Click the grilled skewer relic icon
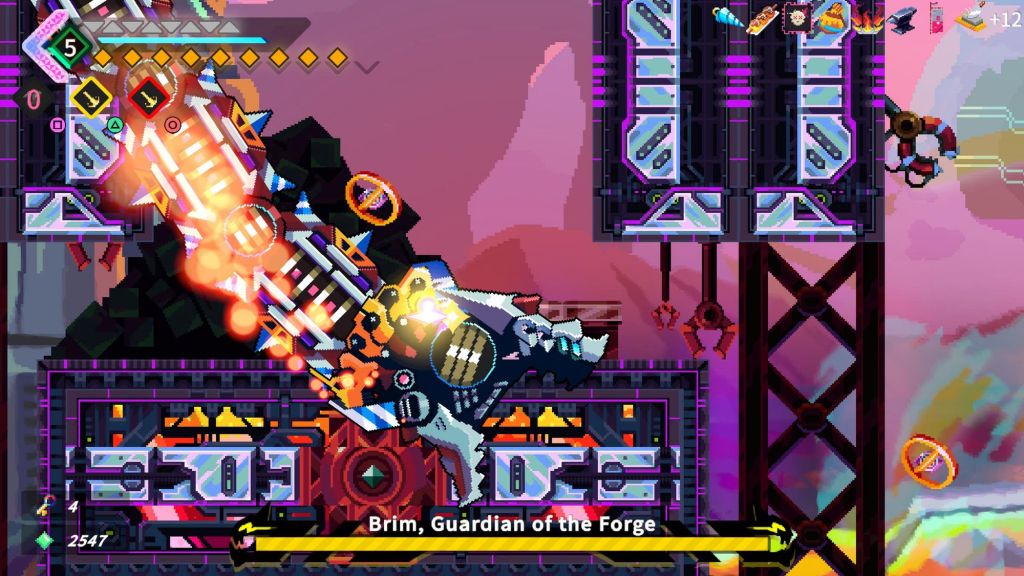 pos(762,18)
